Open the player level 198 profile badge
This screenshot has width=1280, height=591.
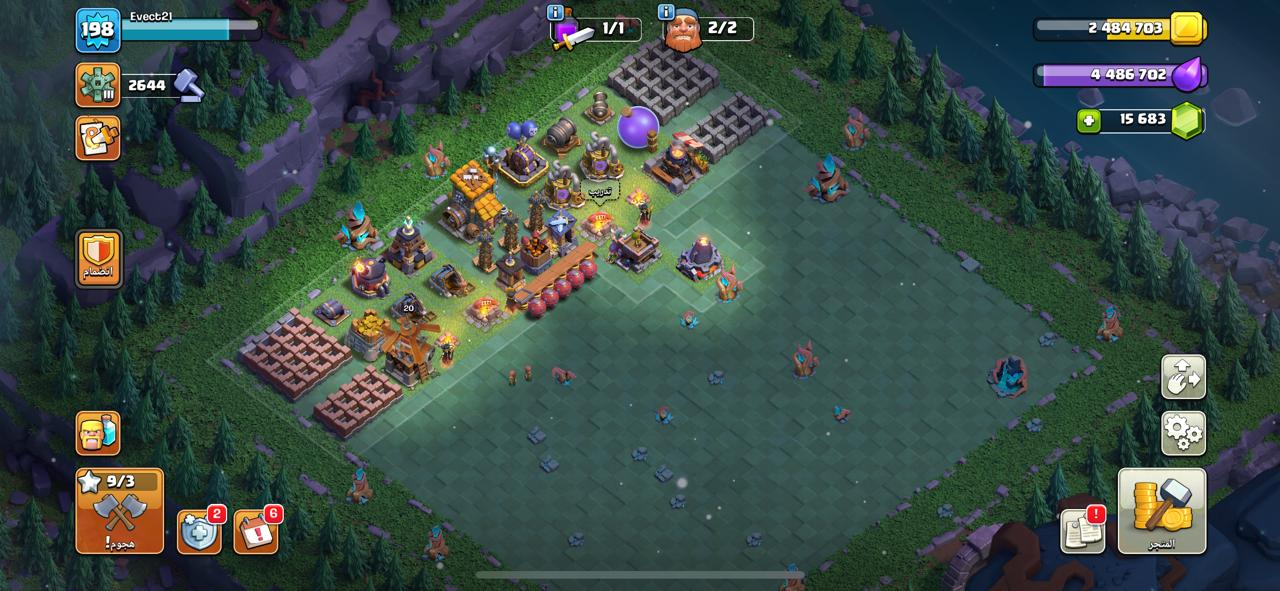98,30
